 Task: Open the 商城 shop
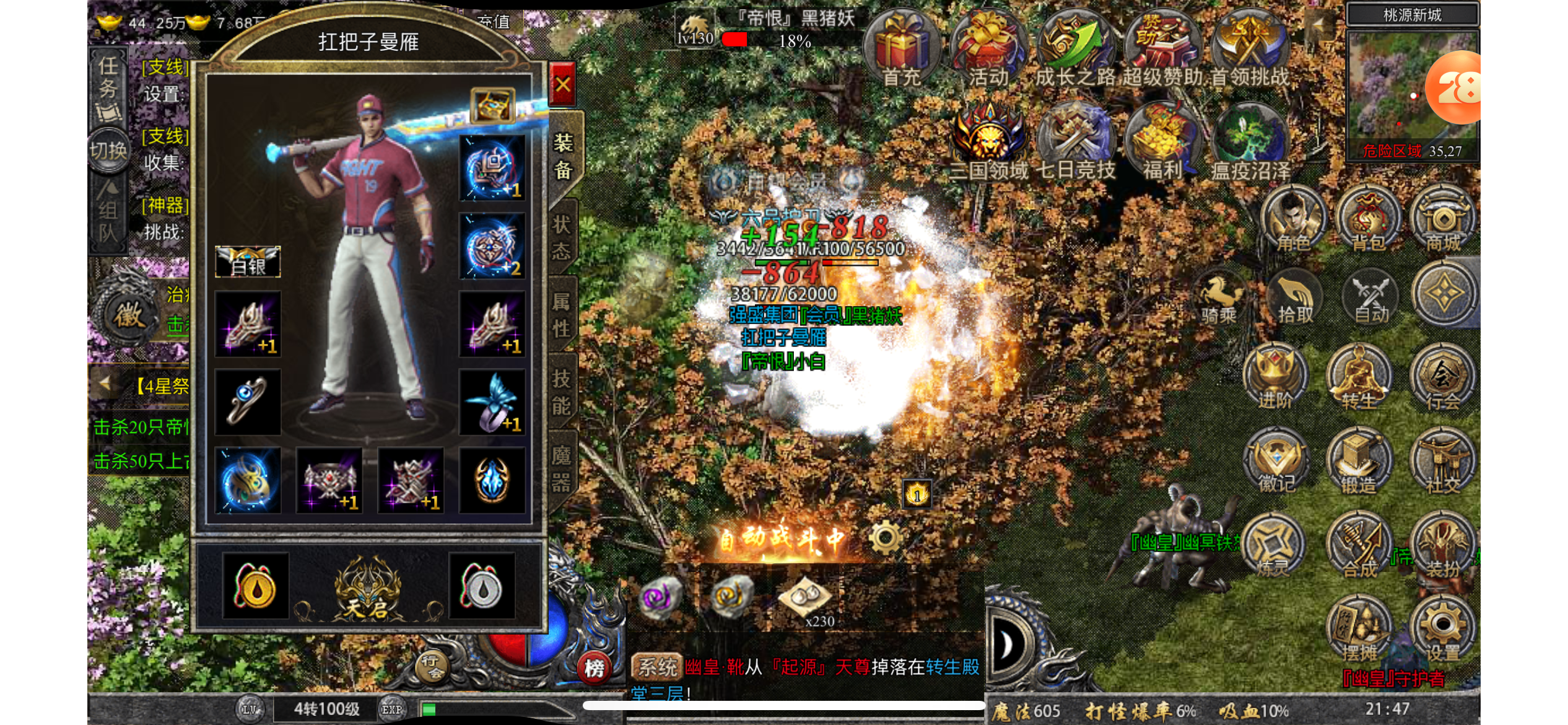click(1443, 220)
